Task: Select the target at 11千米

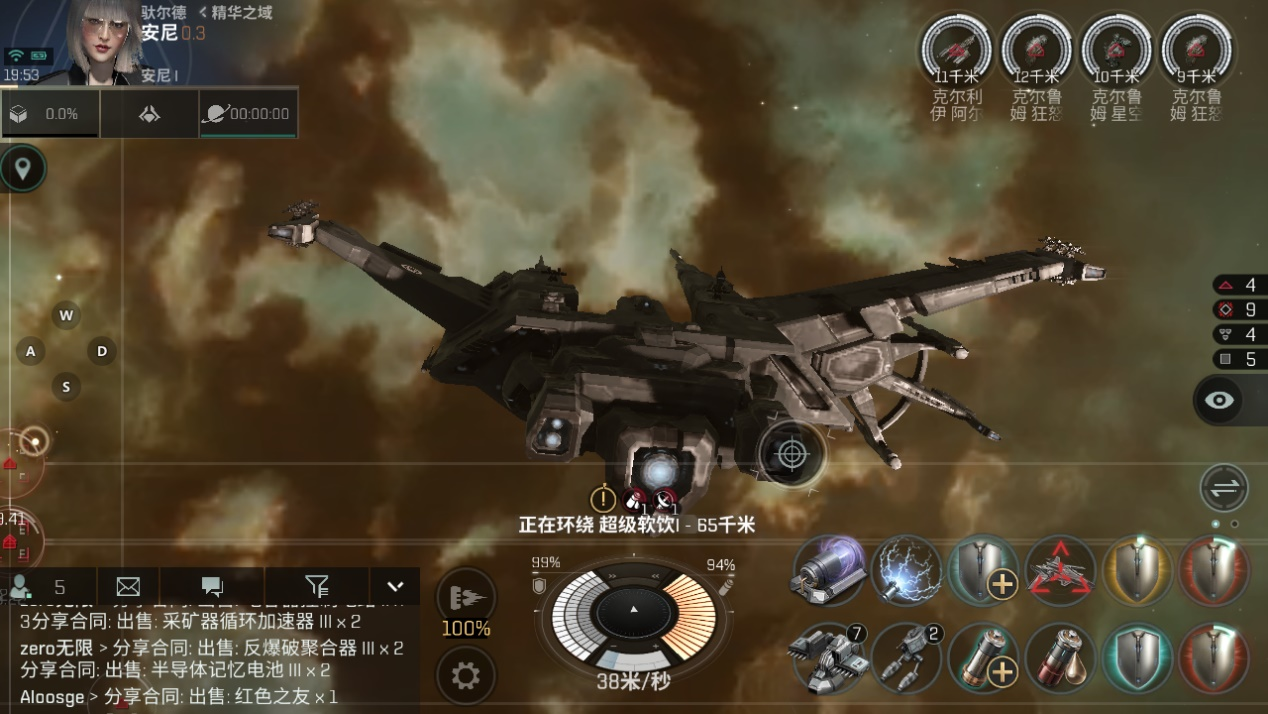Action: 956,48
